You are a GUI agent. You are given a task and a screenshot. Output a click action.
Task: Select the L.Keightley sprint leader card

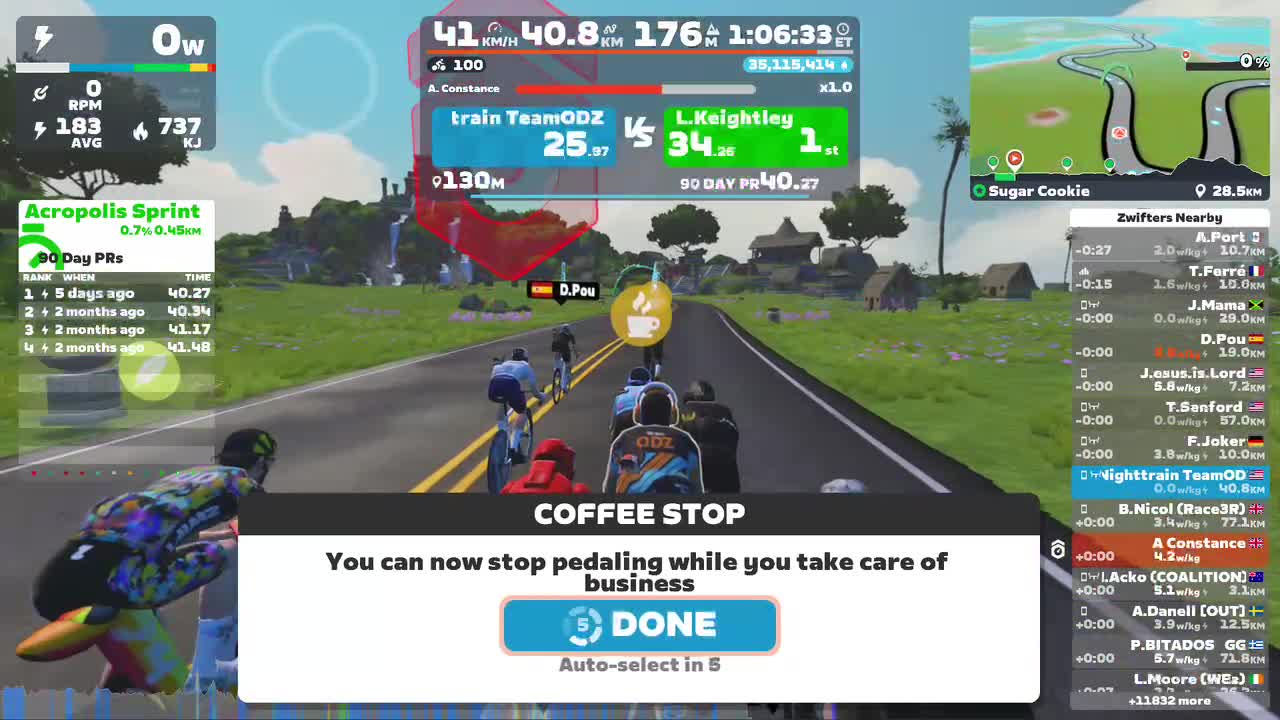(x=755, y=136)
